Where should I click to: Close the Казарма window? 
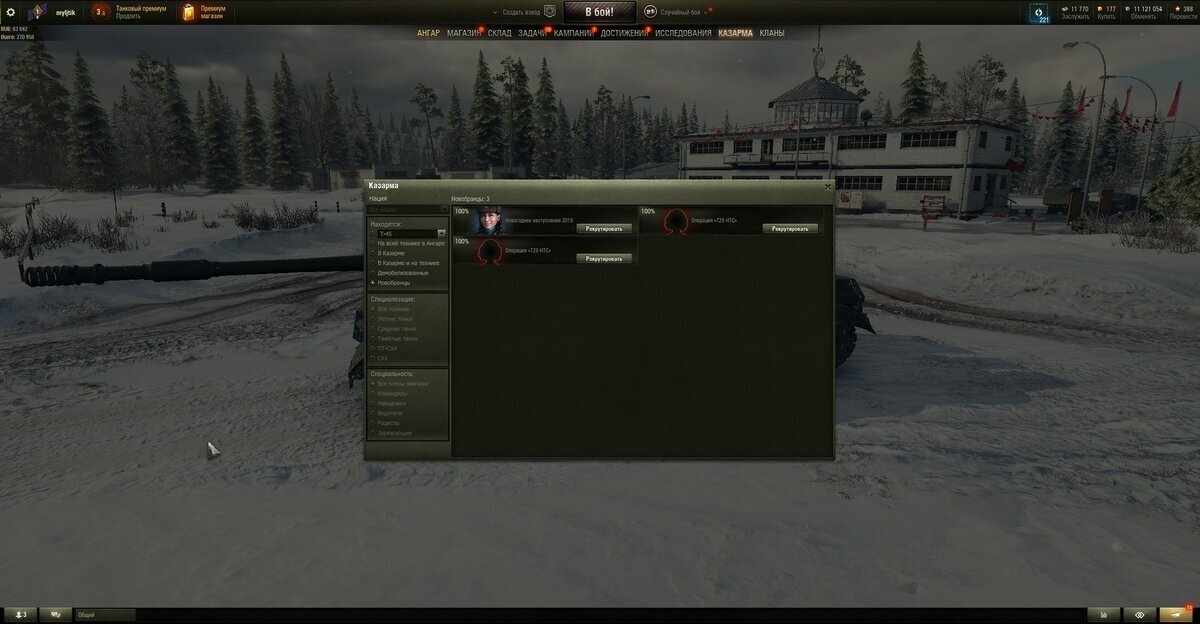[828, 186]
